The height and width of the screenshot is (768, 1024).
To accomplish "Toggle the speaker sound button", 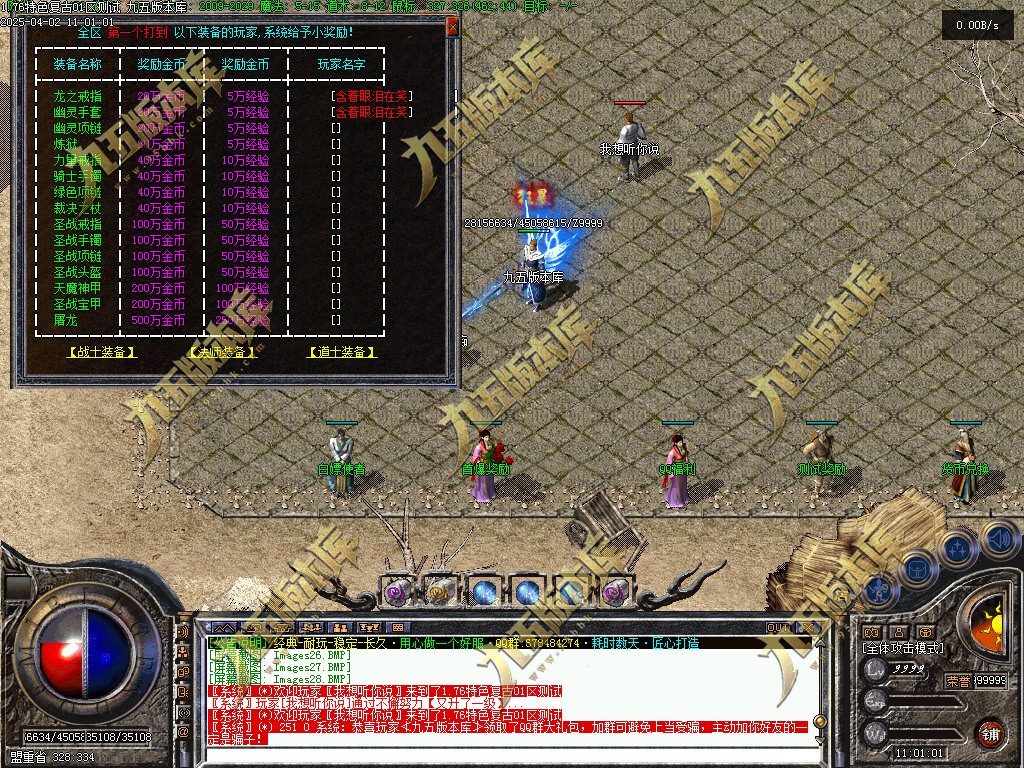I will (x=999, y=538).
